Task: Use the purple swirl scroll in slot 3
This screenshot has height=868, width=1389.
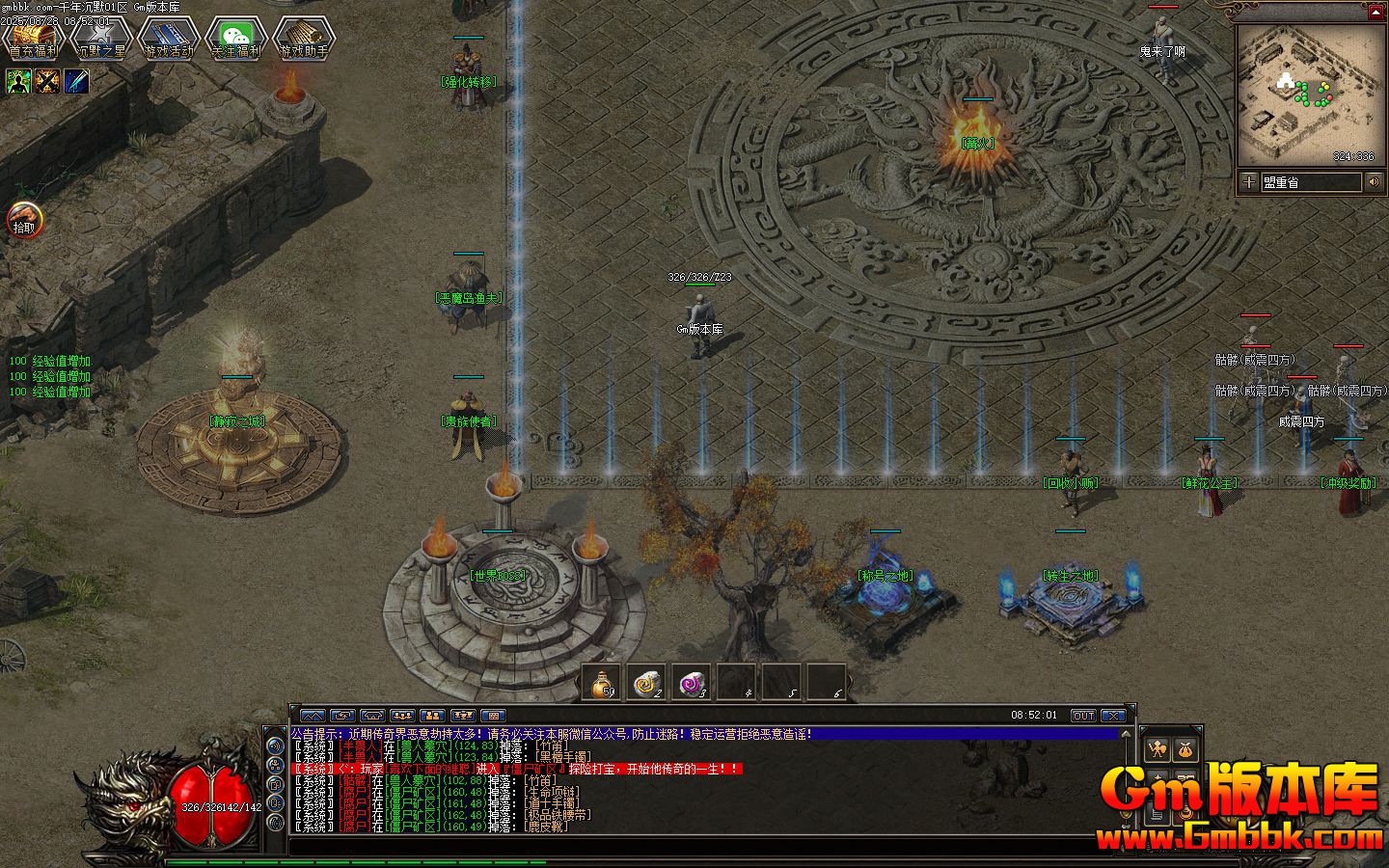Action: (692, 683)
